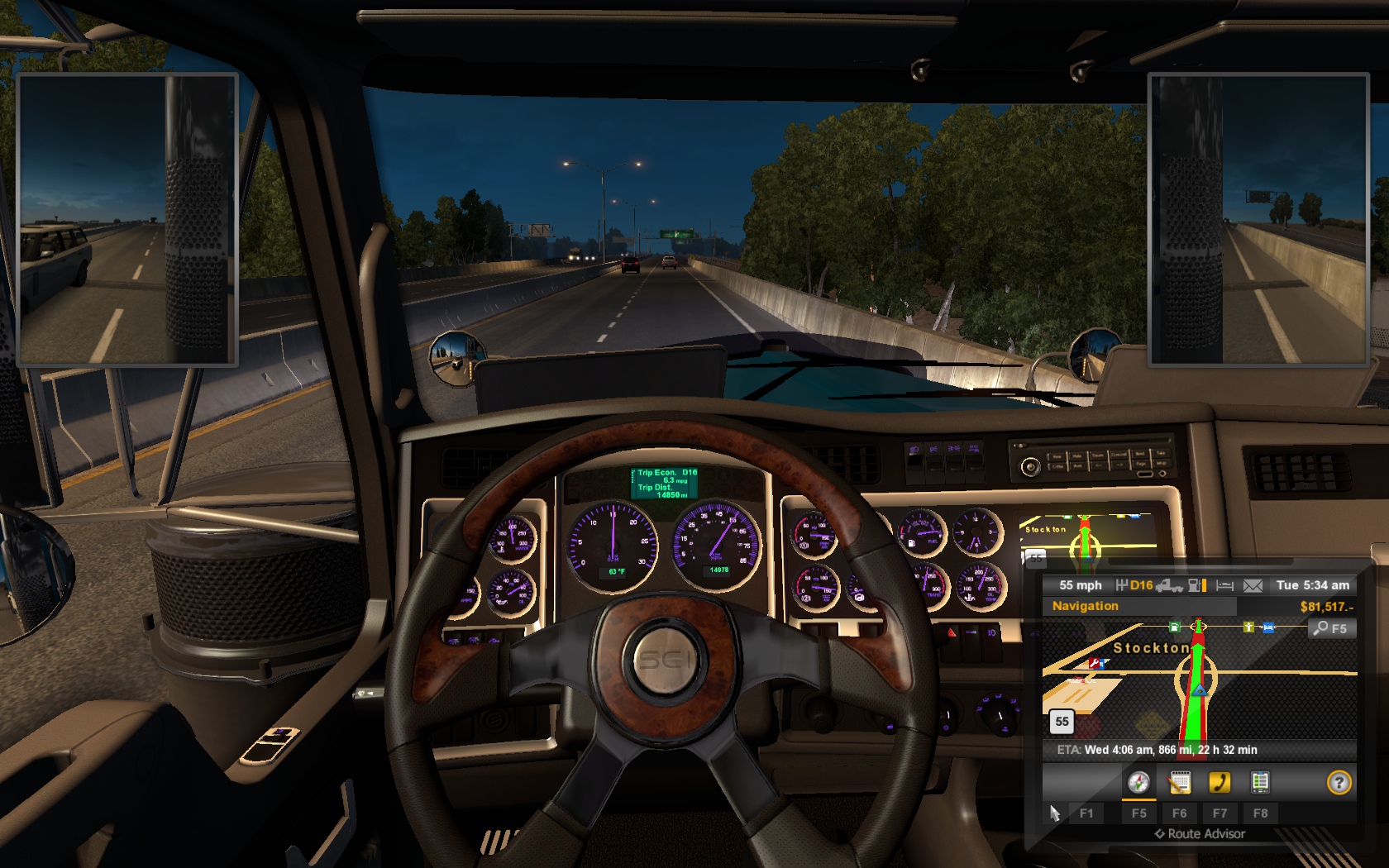Click the fuel pump gauge icon
1389x868 pixels.
1196,585
